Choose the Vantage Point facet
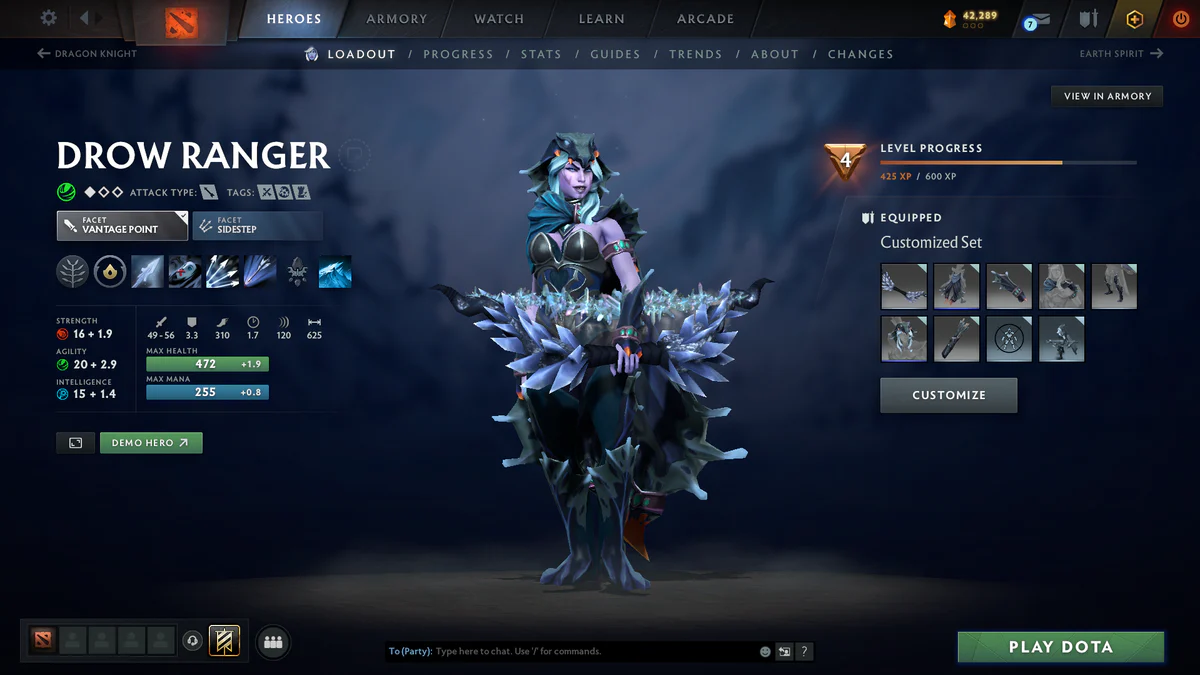 (122, 226)
